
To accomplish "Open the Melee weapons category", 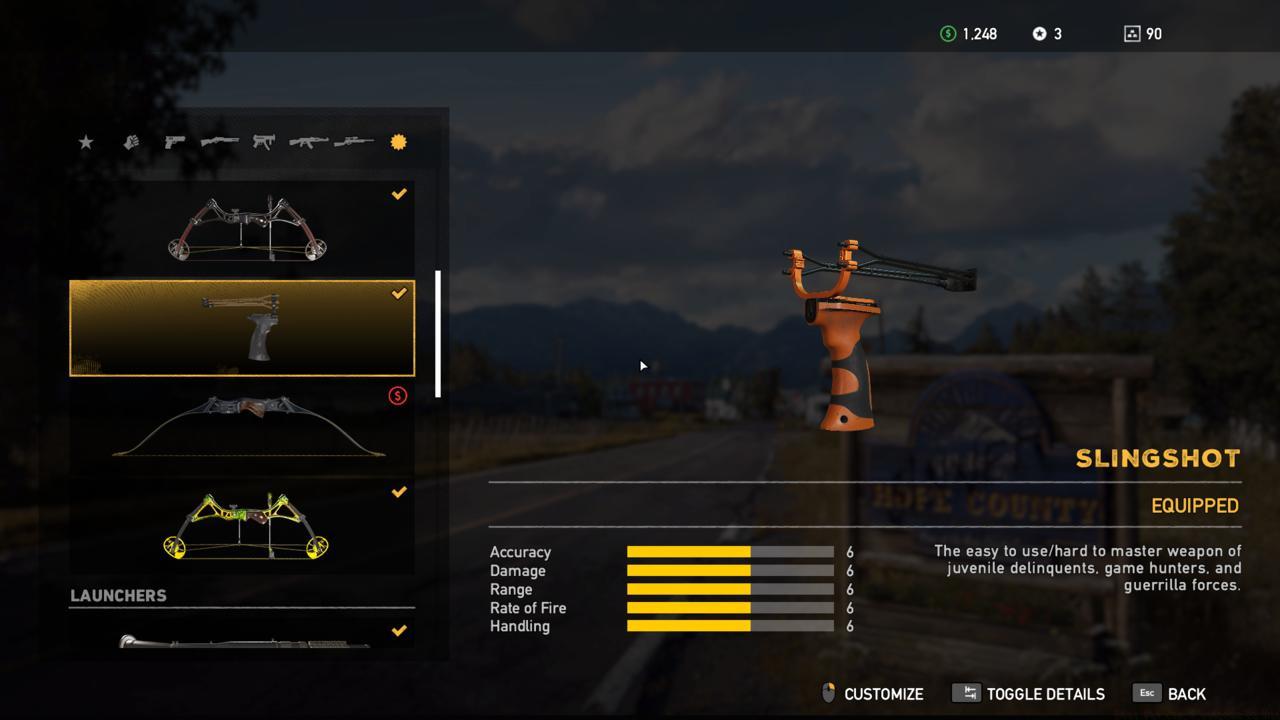I will (130, 142).
